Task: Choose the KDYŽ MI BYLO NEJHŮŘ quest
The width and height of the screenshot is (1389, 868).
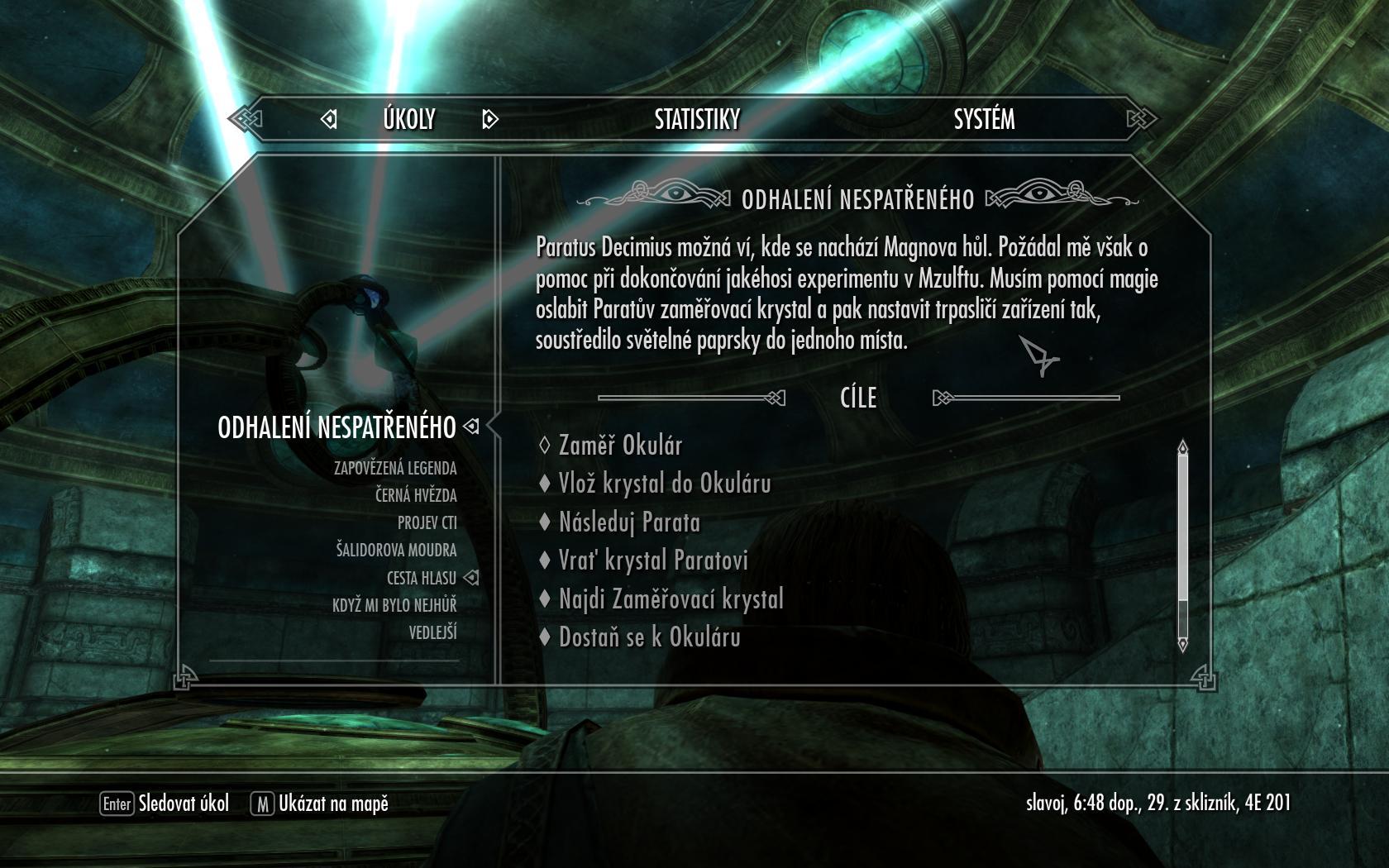Action: click(394, 605)
